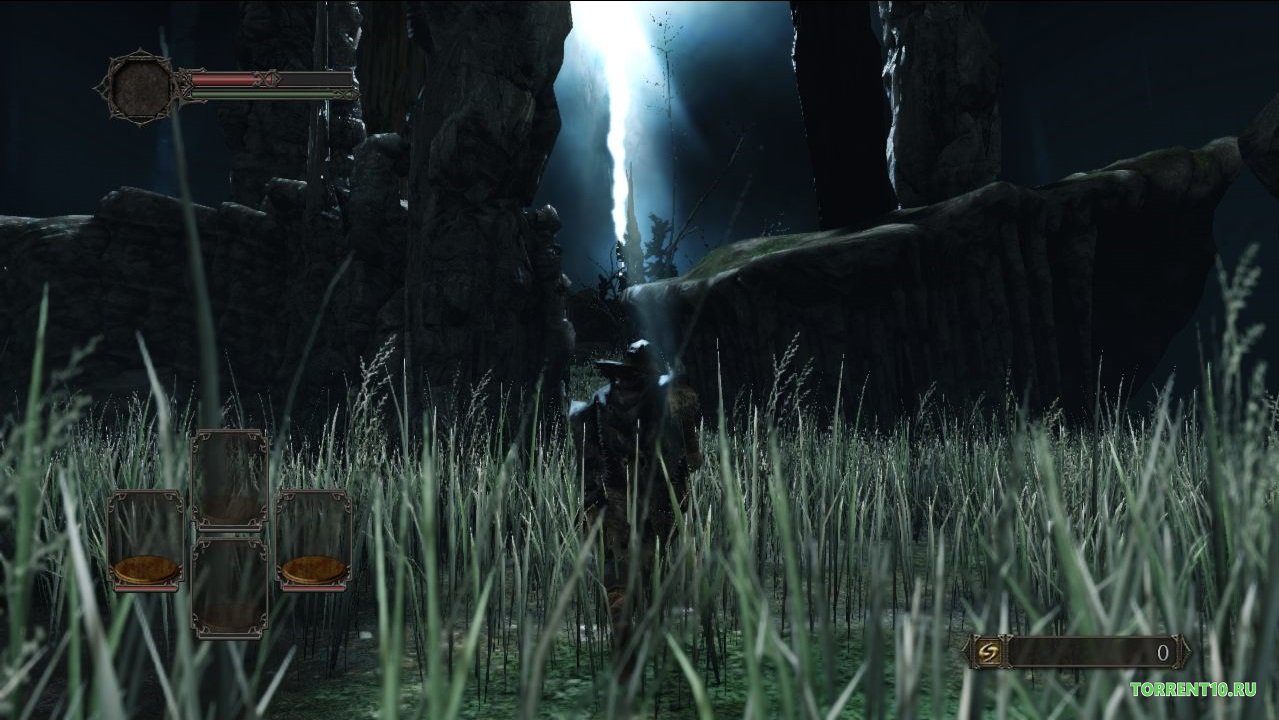This screenshot has width=1279, height=720.
Task: Select the left-hand weapon slot
Action: (146, 541)
